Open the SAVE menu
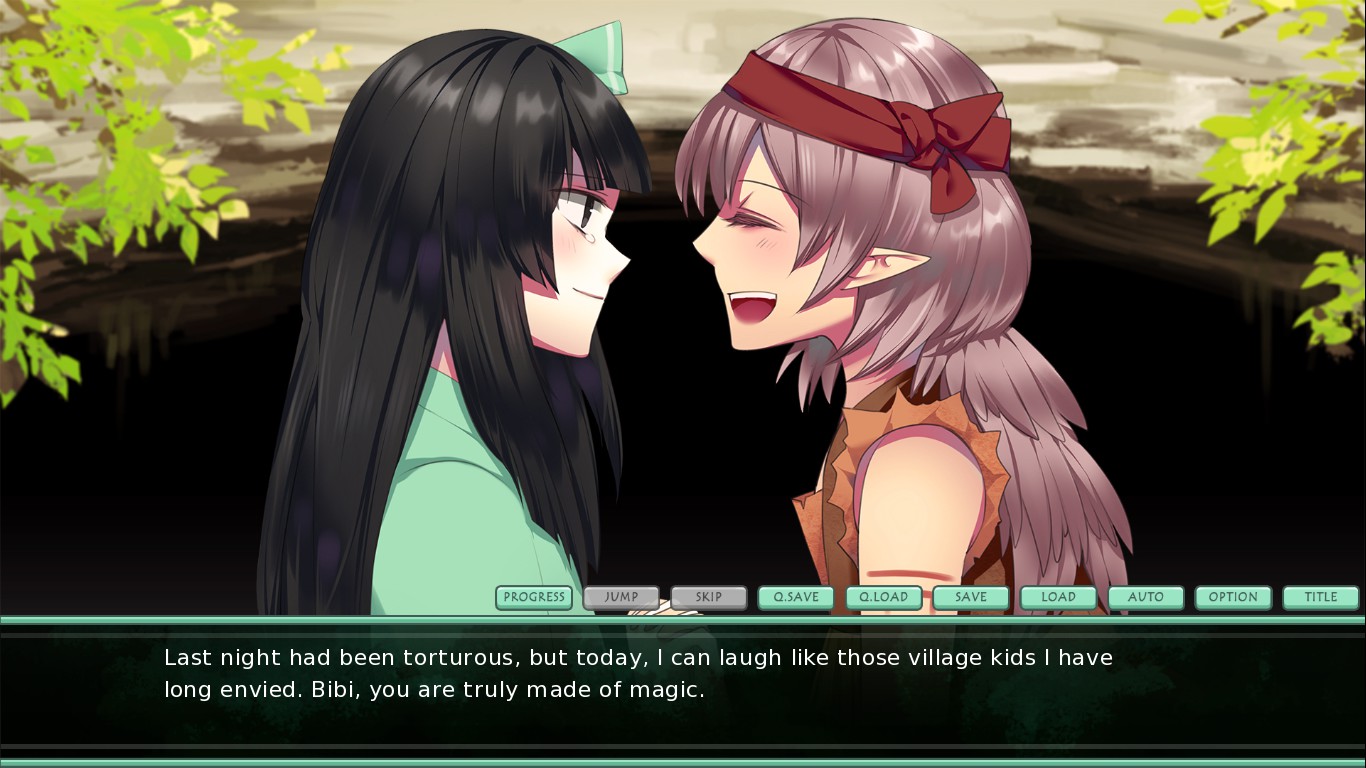The image size is (1366, 768). pyautogui.click(x=971, y=598)
